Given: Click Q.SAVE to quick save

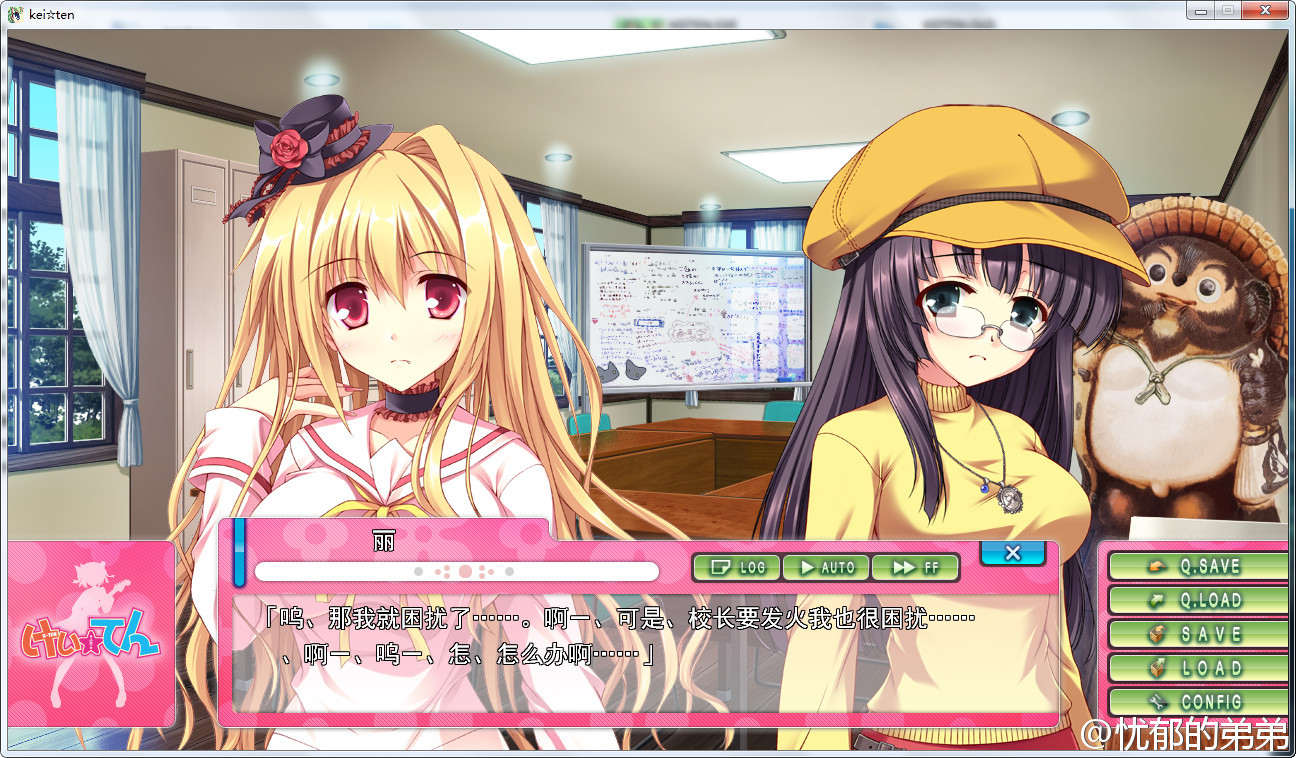Looking at the screenshot, I should coord(1197,566).
